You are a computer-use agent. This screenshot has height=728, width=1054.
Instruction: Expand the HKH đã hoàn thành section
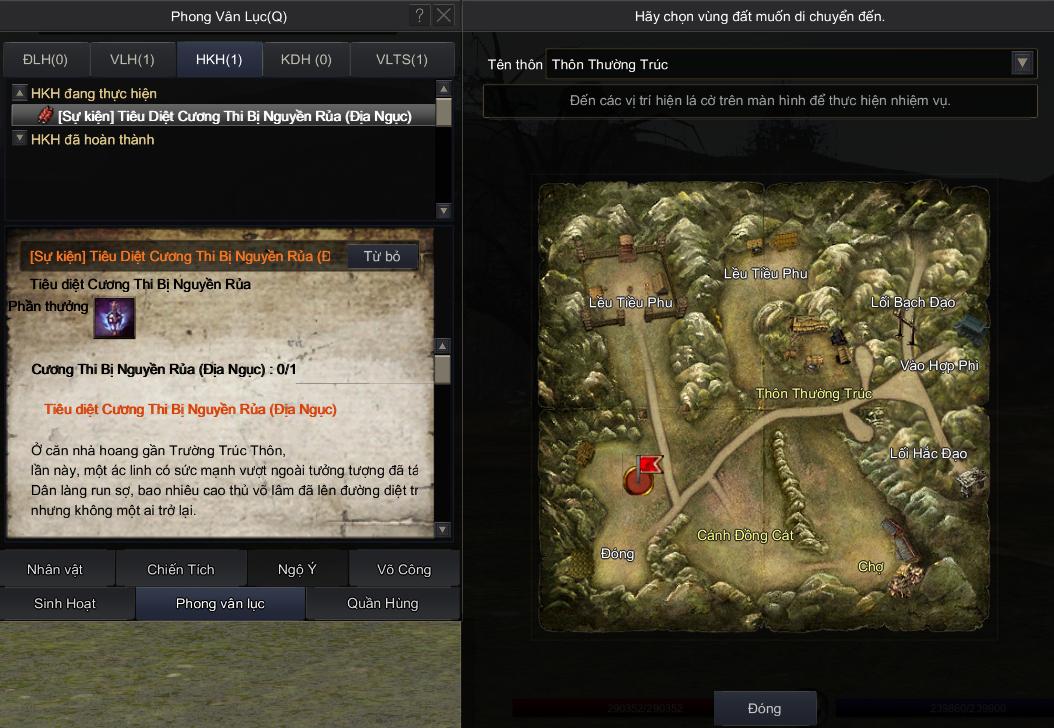coord(19,139)
